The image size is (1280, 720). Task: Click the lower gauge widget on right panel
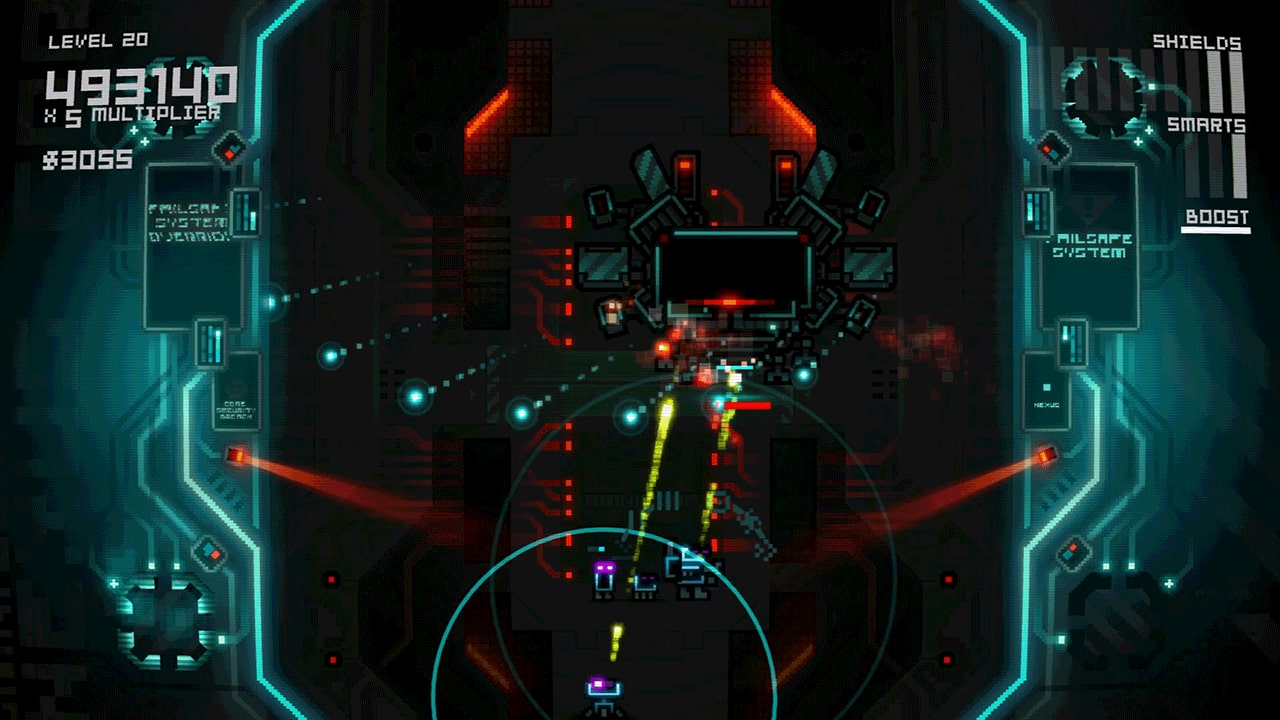(x=1071, y=340)
